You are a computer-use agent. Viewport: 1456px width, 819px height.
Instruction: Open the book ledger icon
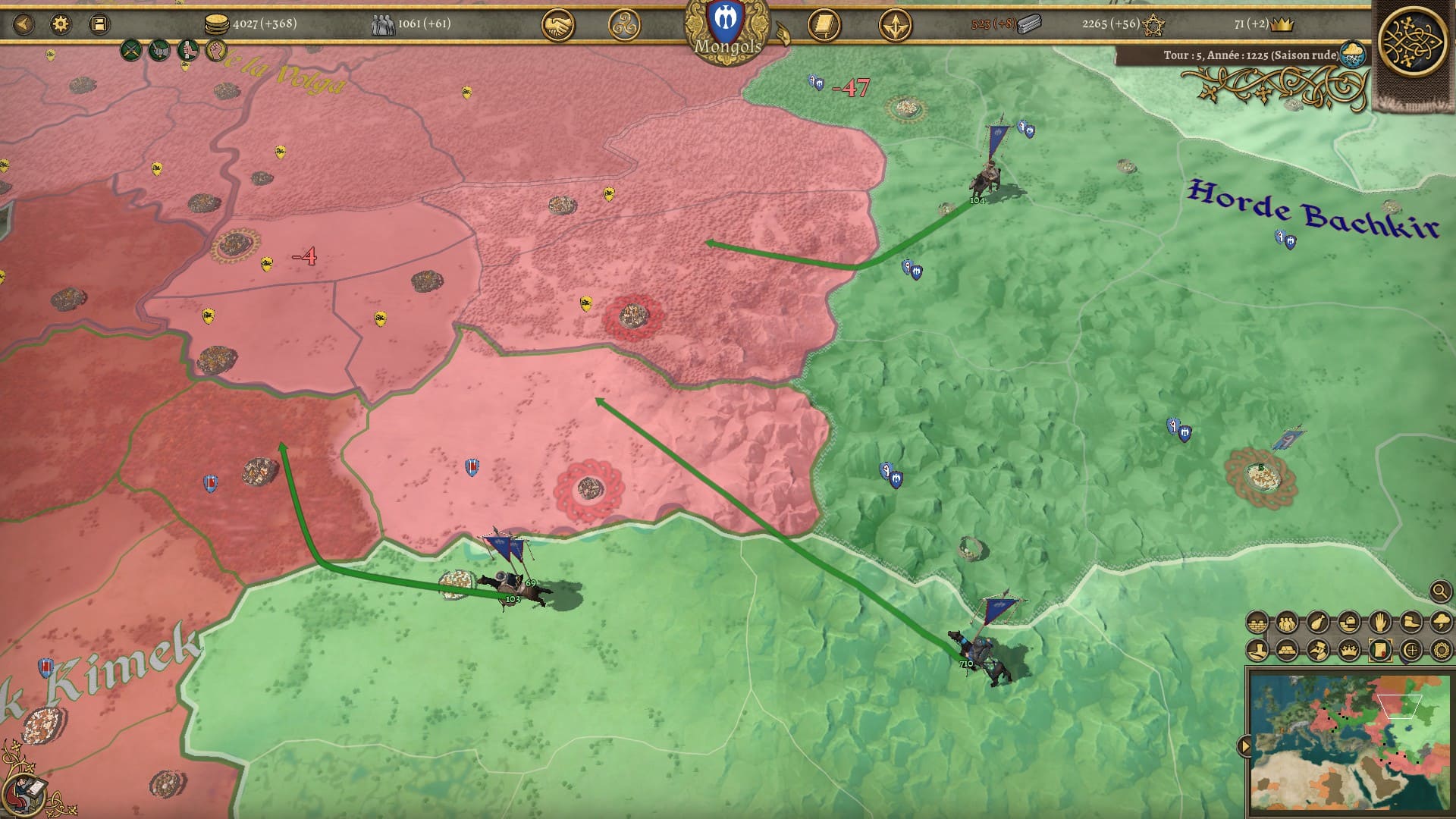pos(824,27)
